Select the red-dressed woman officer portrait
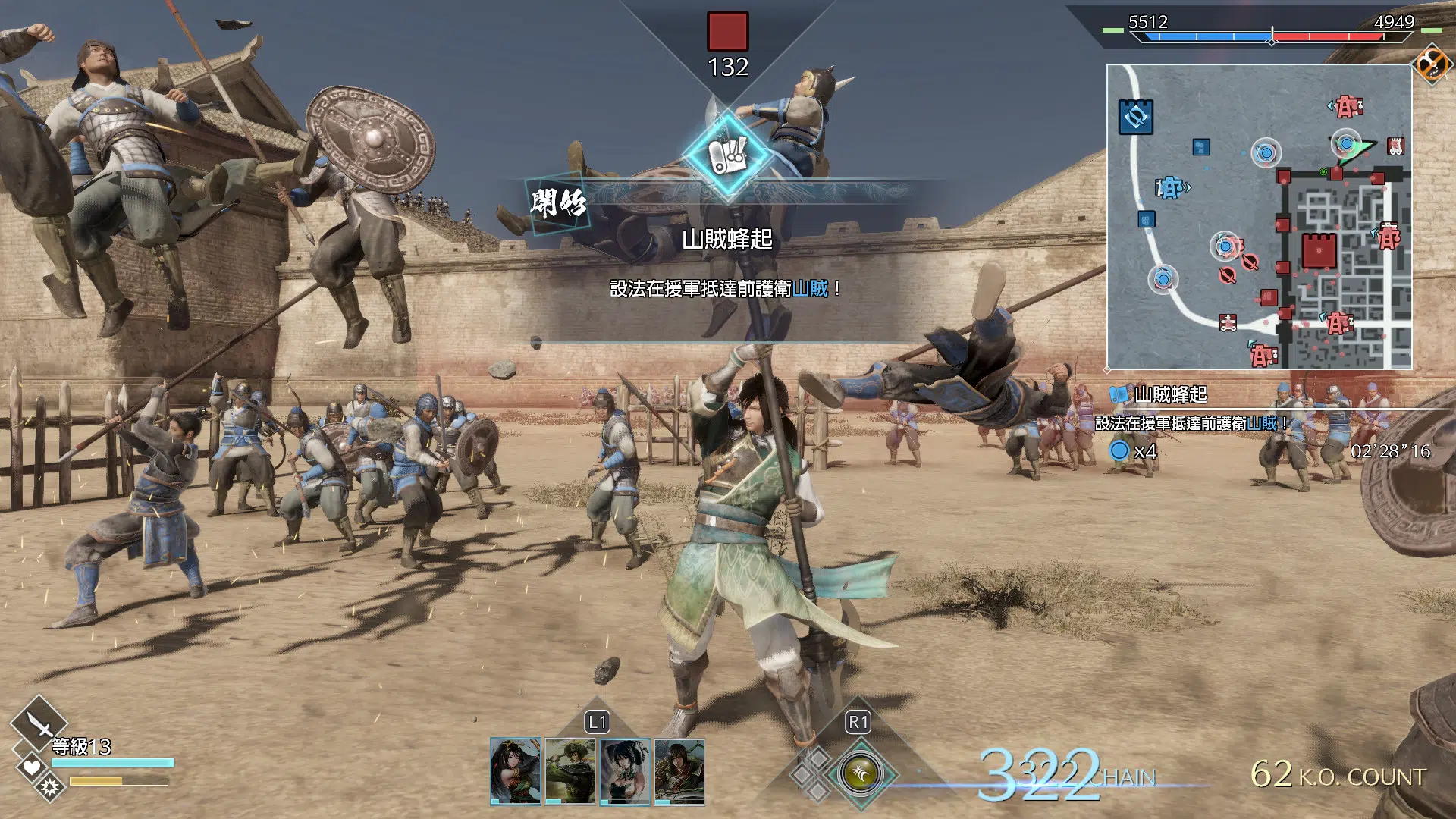1456x819 pixels. coord(516,770)
